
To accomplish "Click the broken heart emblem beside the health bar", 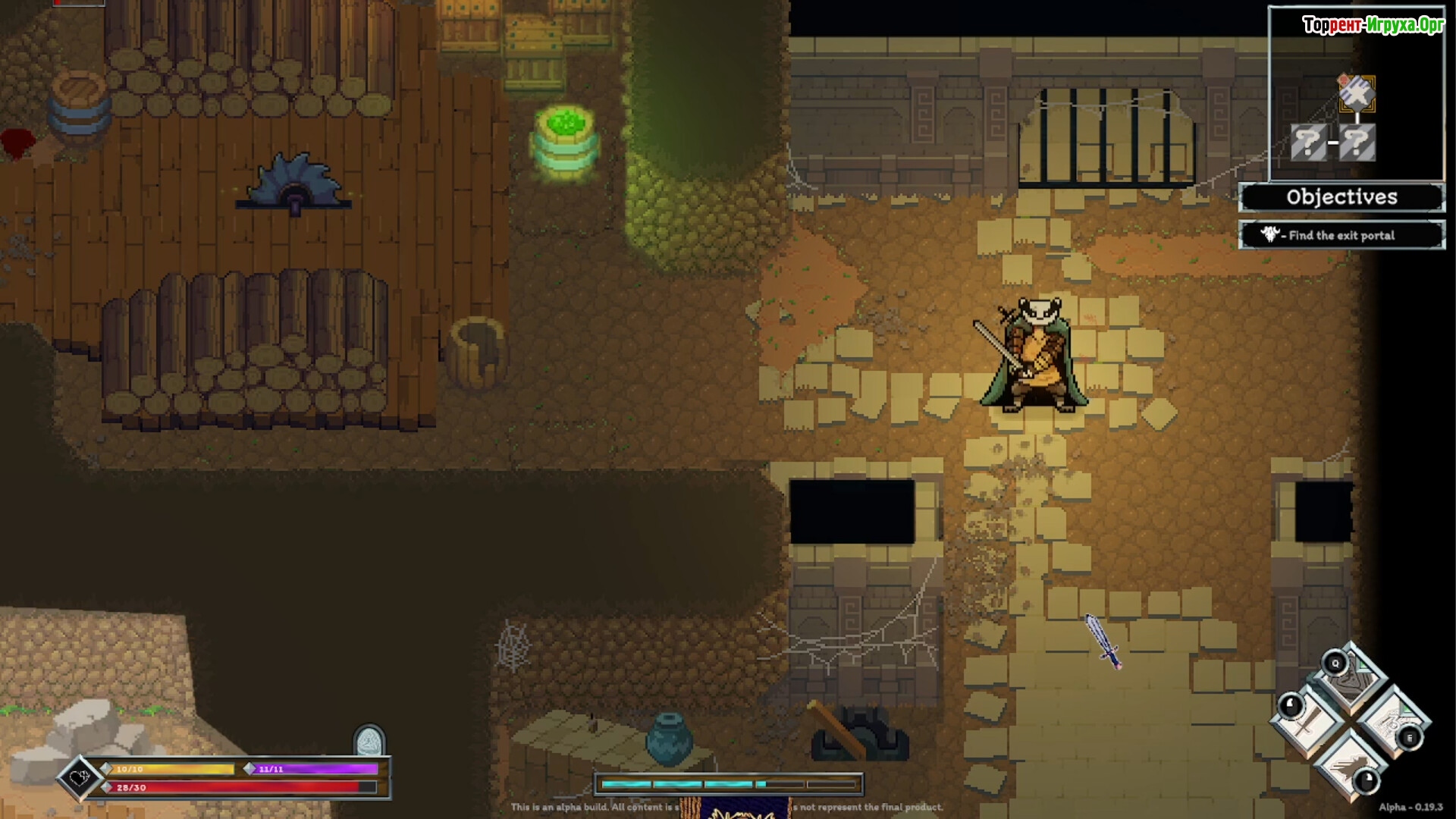I will tap(80, 777).
